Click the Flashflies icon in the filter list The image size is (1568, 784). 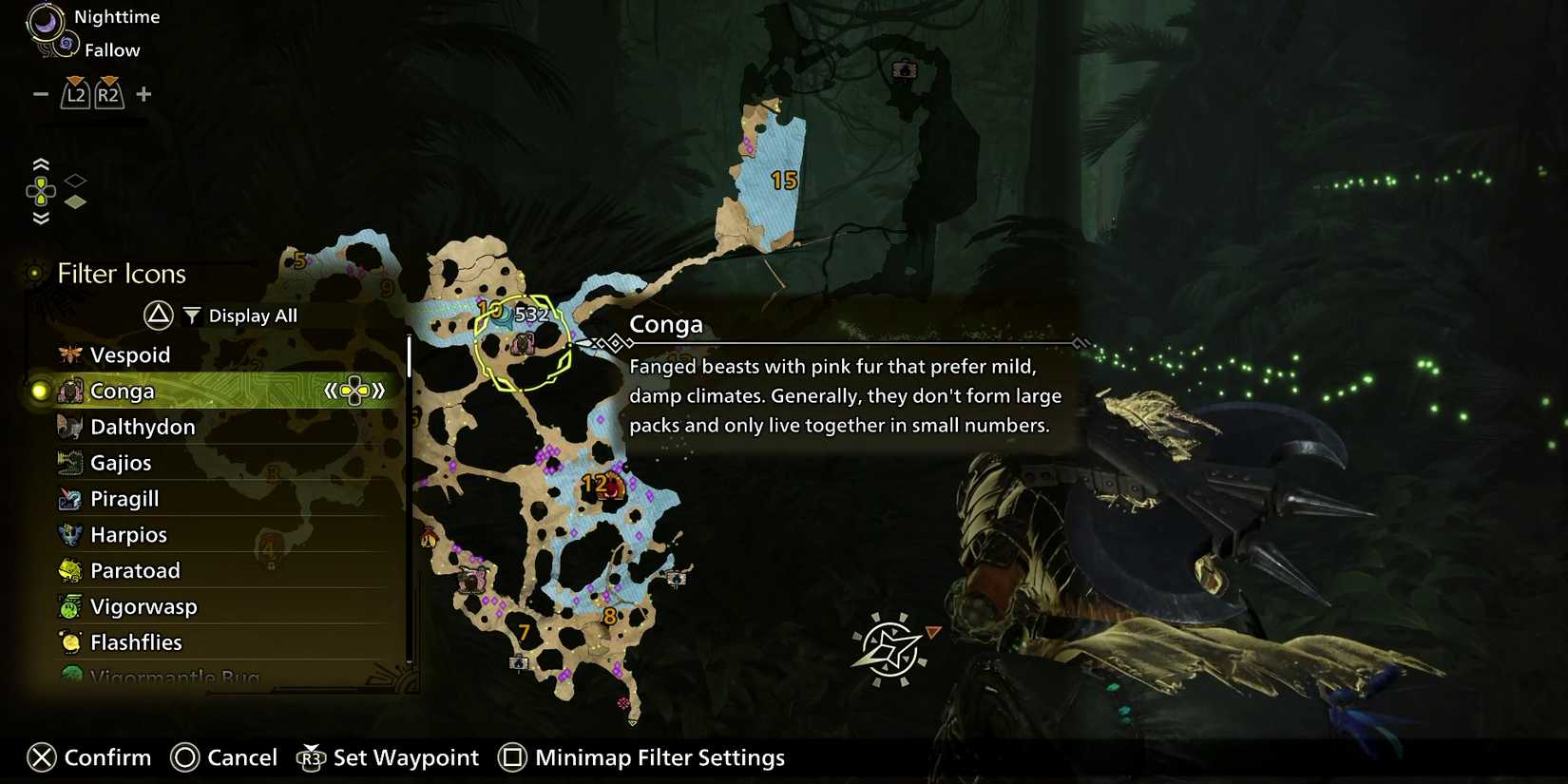pyautogui.click(x=69, y=642)
